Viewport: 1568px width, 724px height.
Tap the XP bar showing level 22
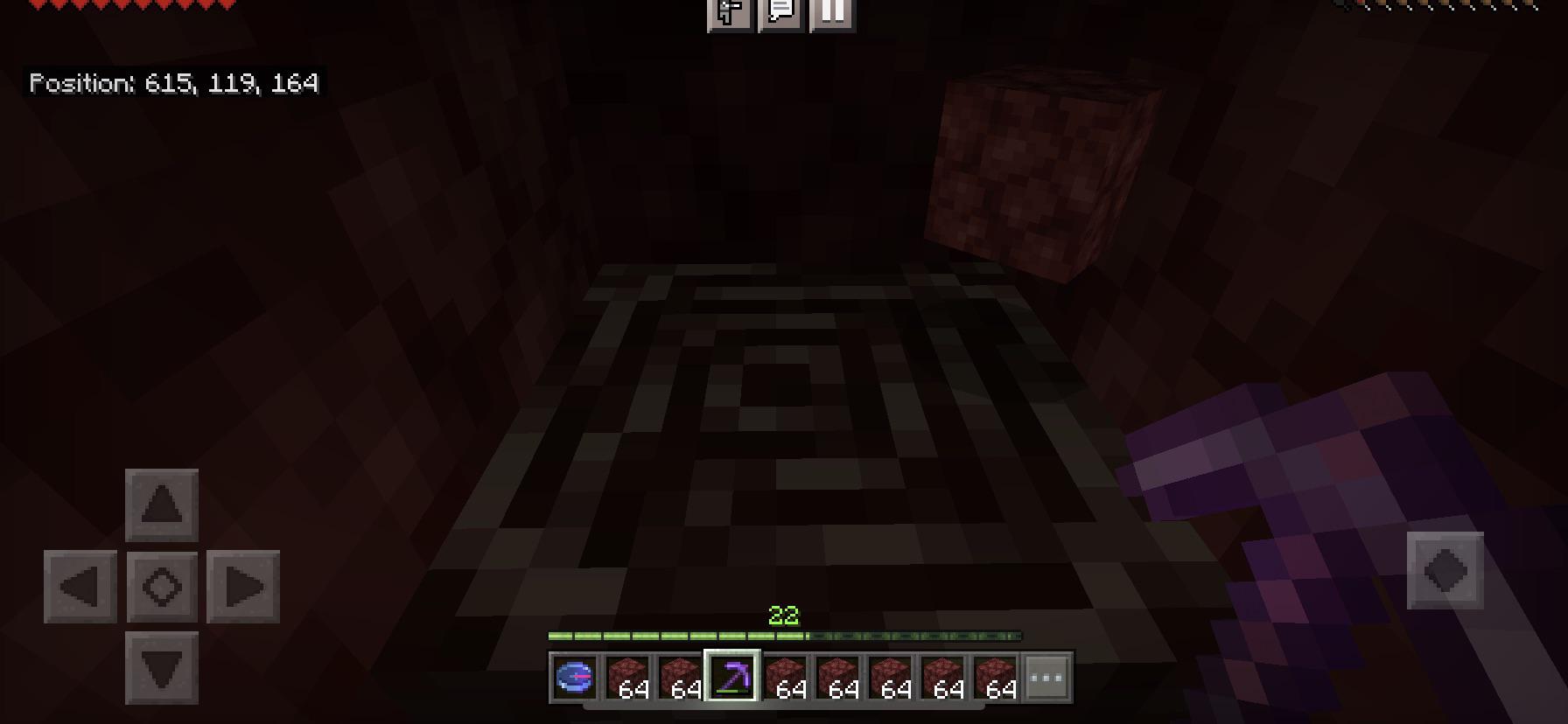point(785,631)
